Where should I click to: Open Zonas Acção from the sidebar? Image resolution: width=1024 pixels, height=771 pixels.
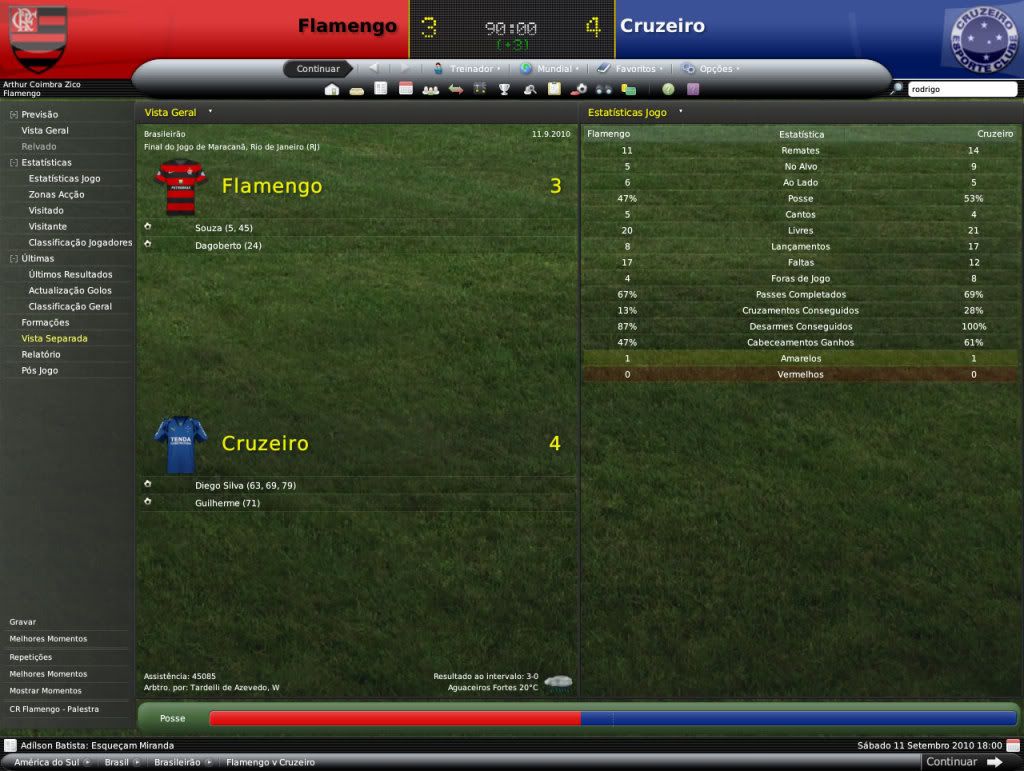[56, 194]
